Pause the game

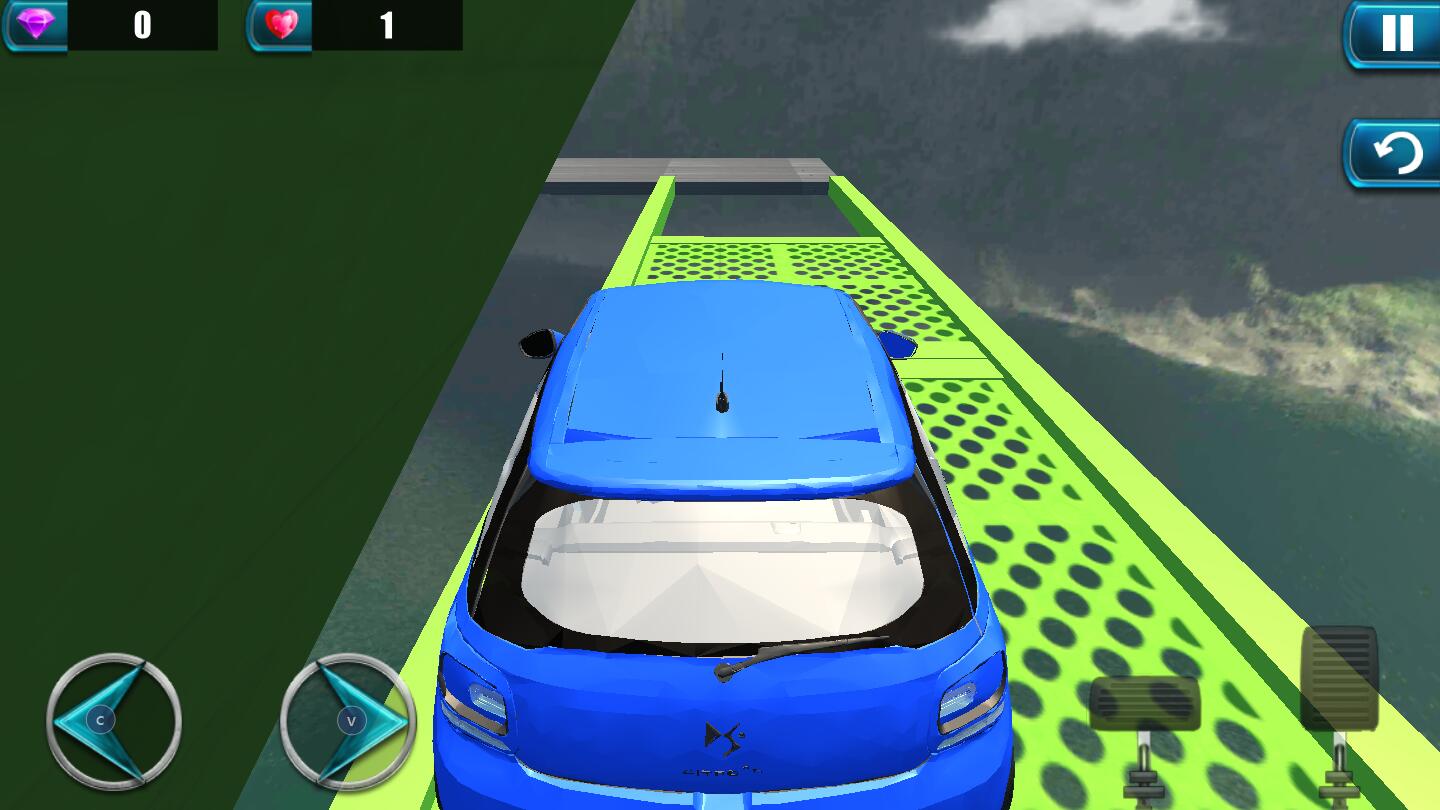pos(1395,34)
